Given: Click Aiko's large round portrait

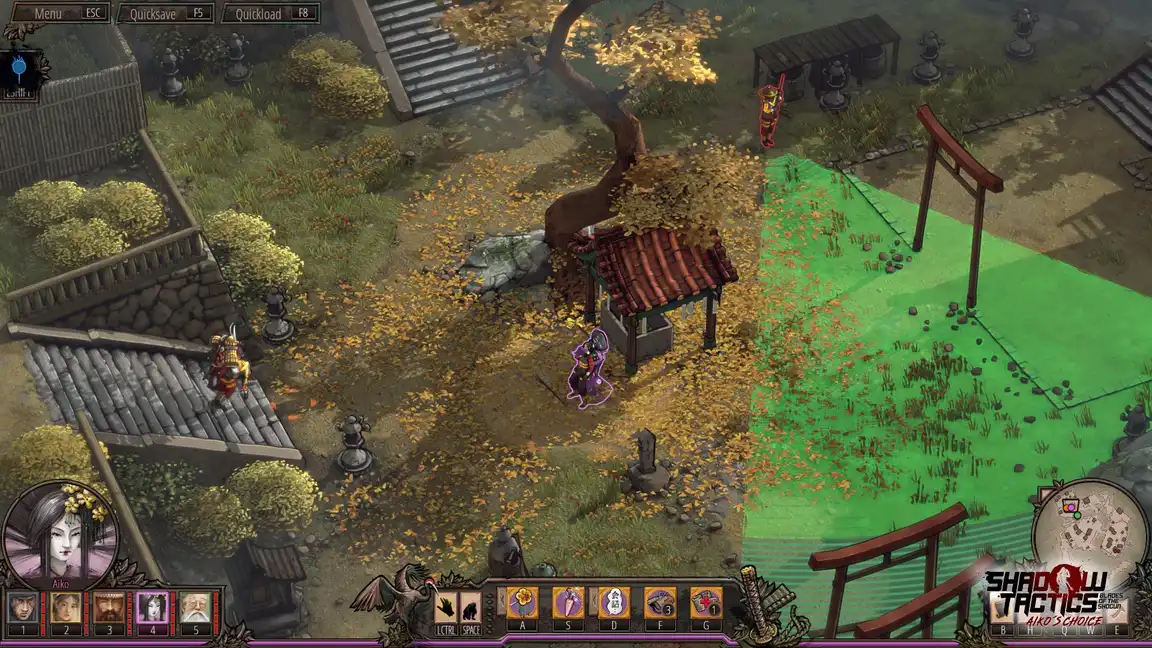Looking at the screenshot, I should [60, 533].
